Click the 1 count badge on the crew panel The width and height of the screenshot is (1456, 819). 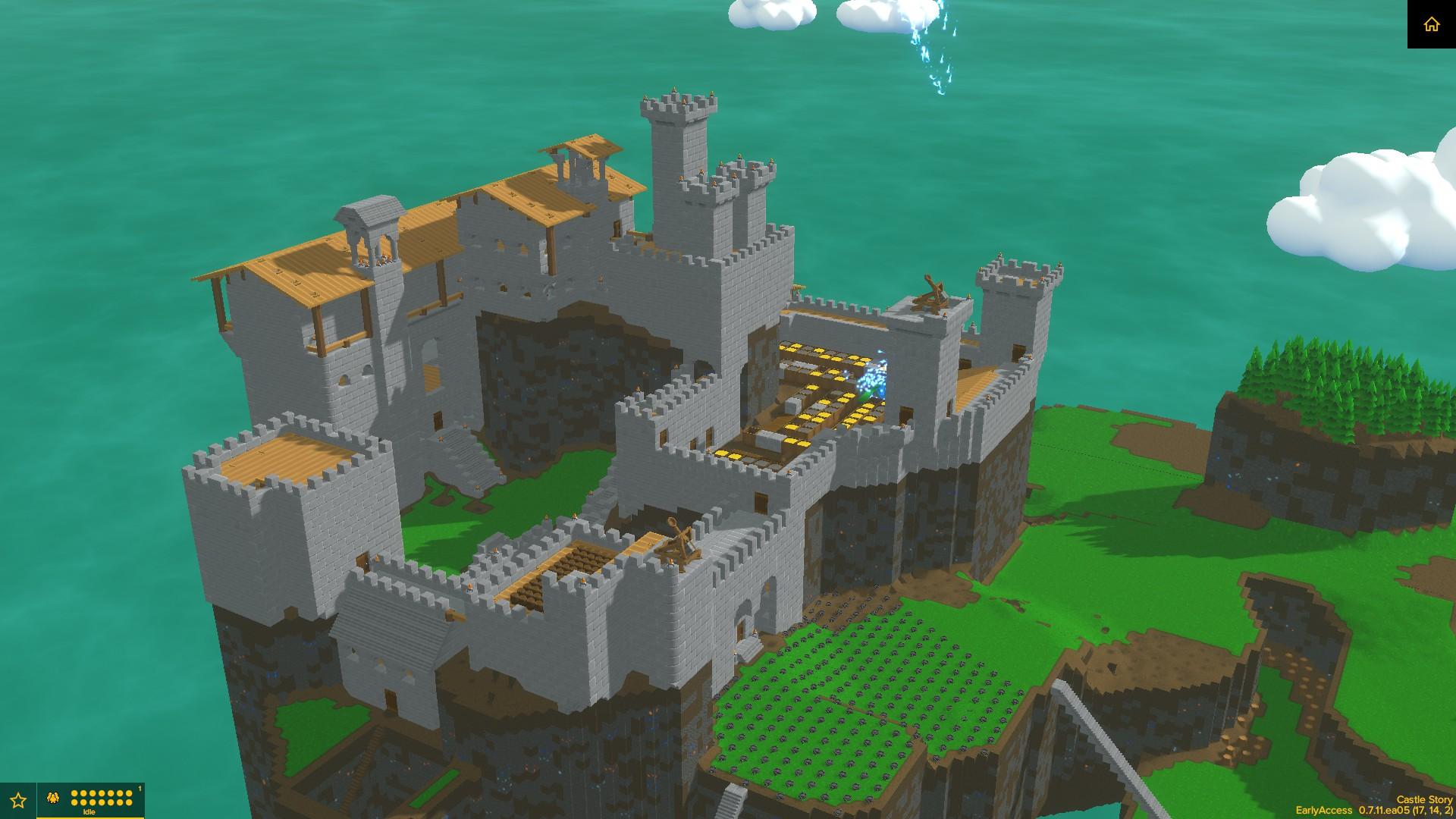tap(140, 787)
